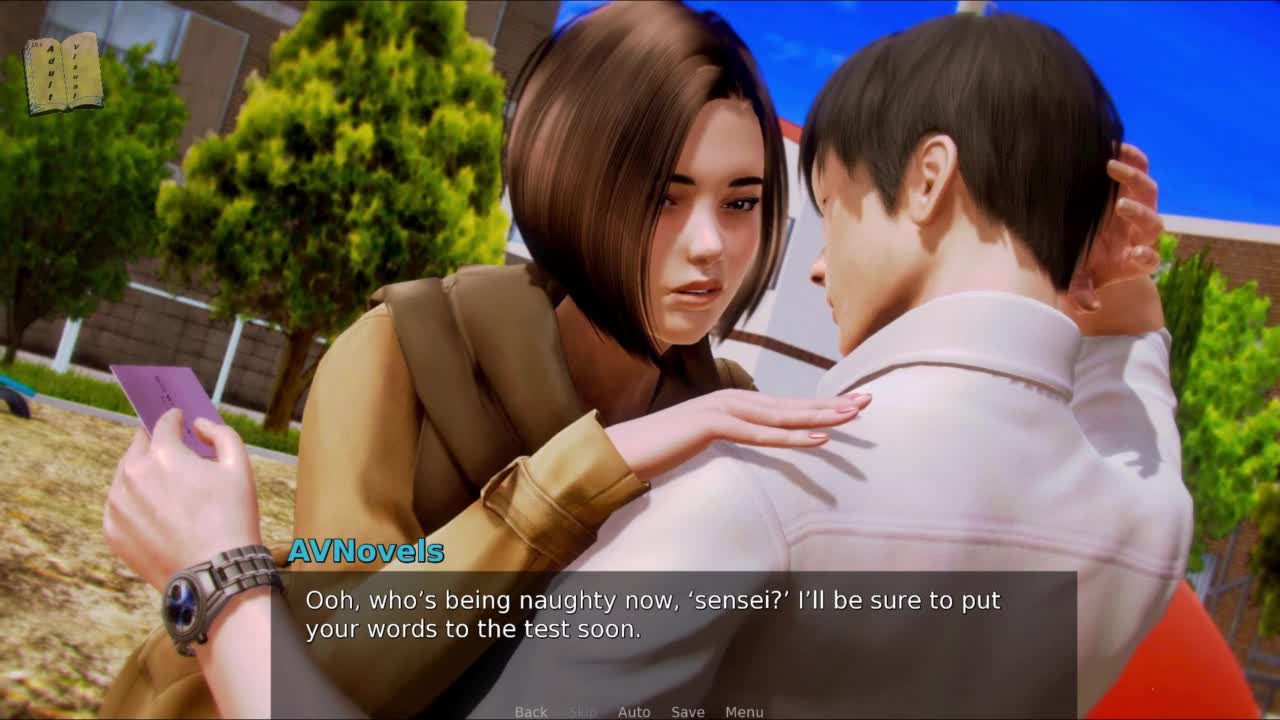1280x720 pixels.
Task: Click the Skip button
Action: [x=582, y=712]
